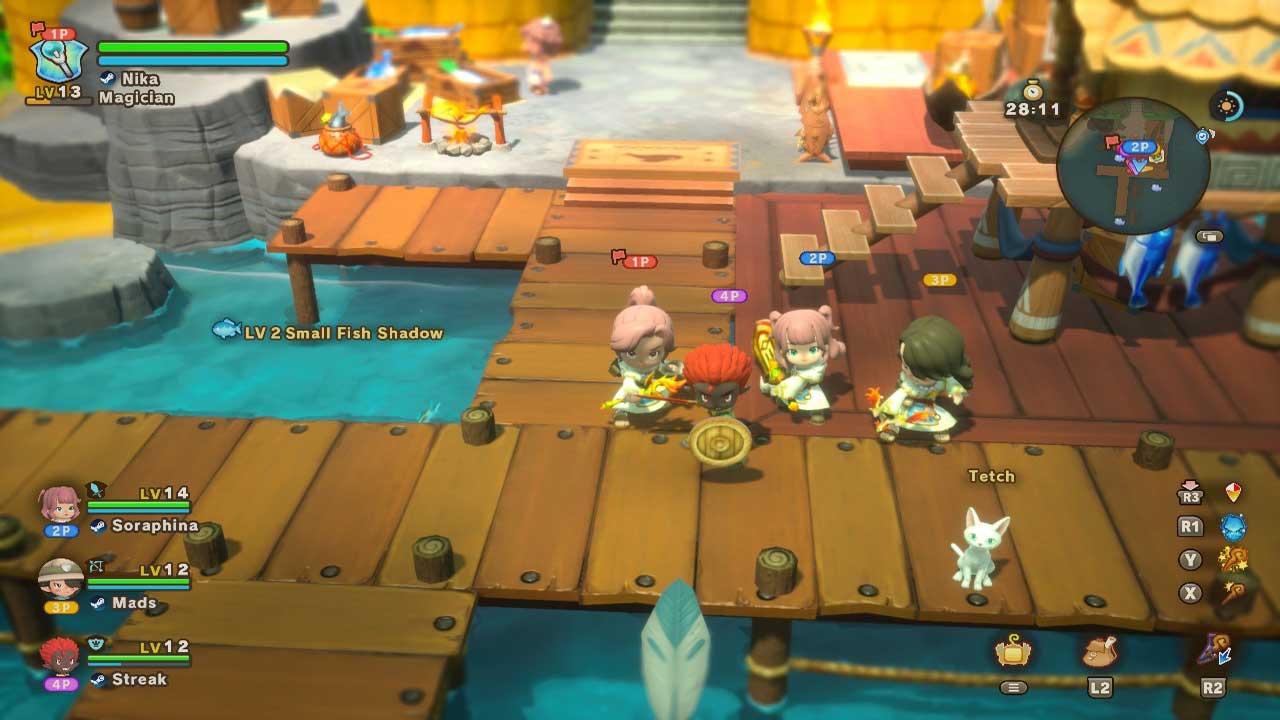The width and height of the screenshot is (1280, 720).
Task: Activate the purple staff switch icon
Action: coord(1213,652)
